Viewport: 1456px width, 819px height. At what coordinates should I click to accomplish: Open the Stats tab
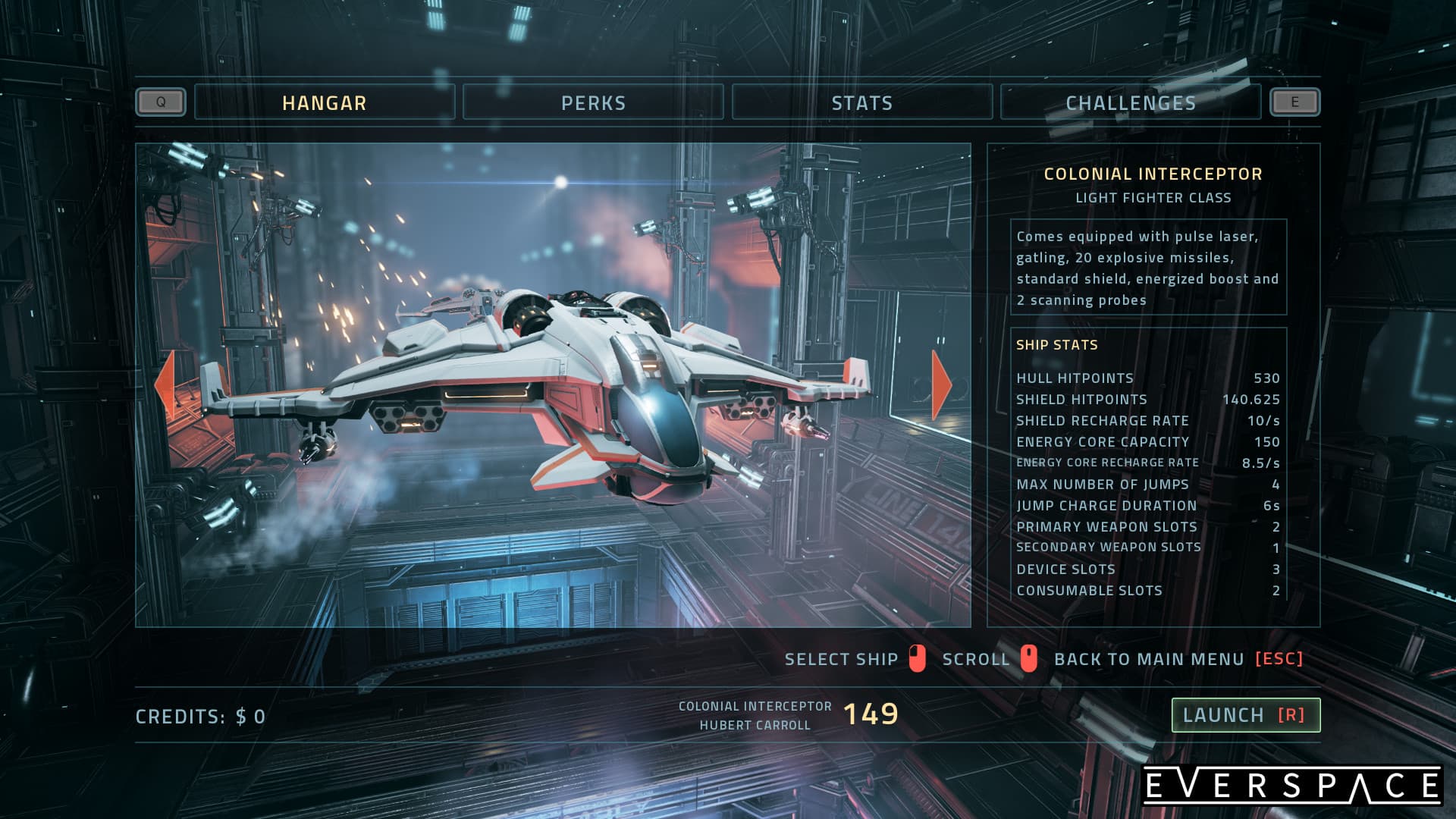tap(862, 102)
